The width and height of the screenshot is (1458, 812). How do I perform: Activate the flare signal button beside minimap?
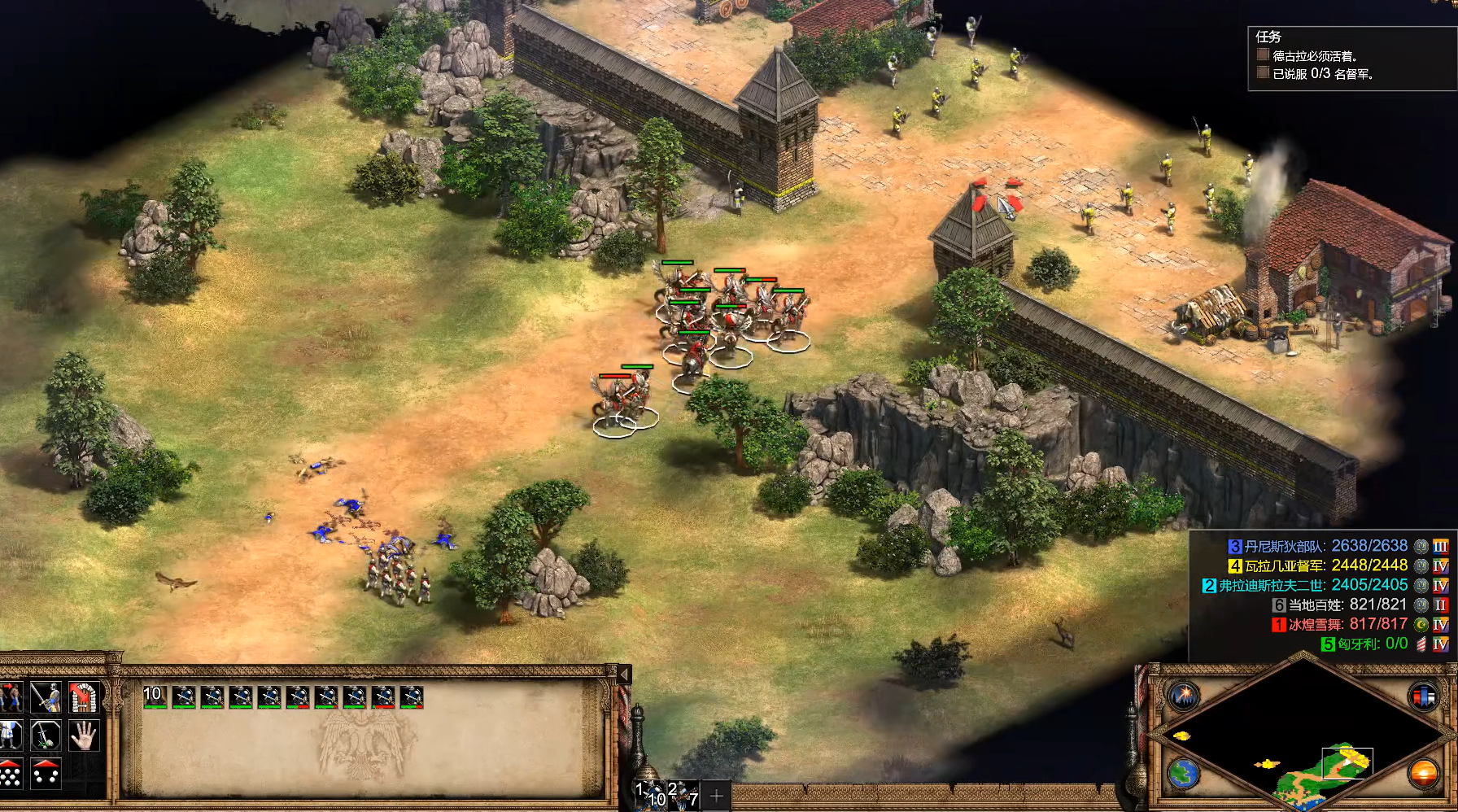click(1184, 696)
